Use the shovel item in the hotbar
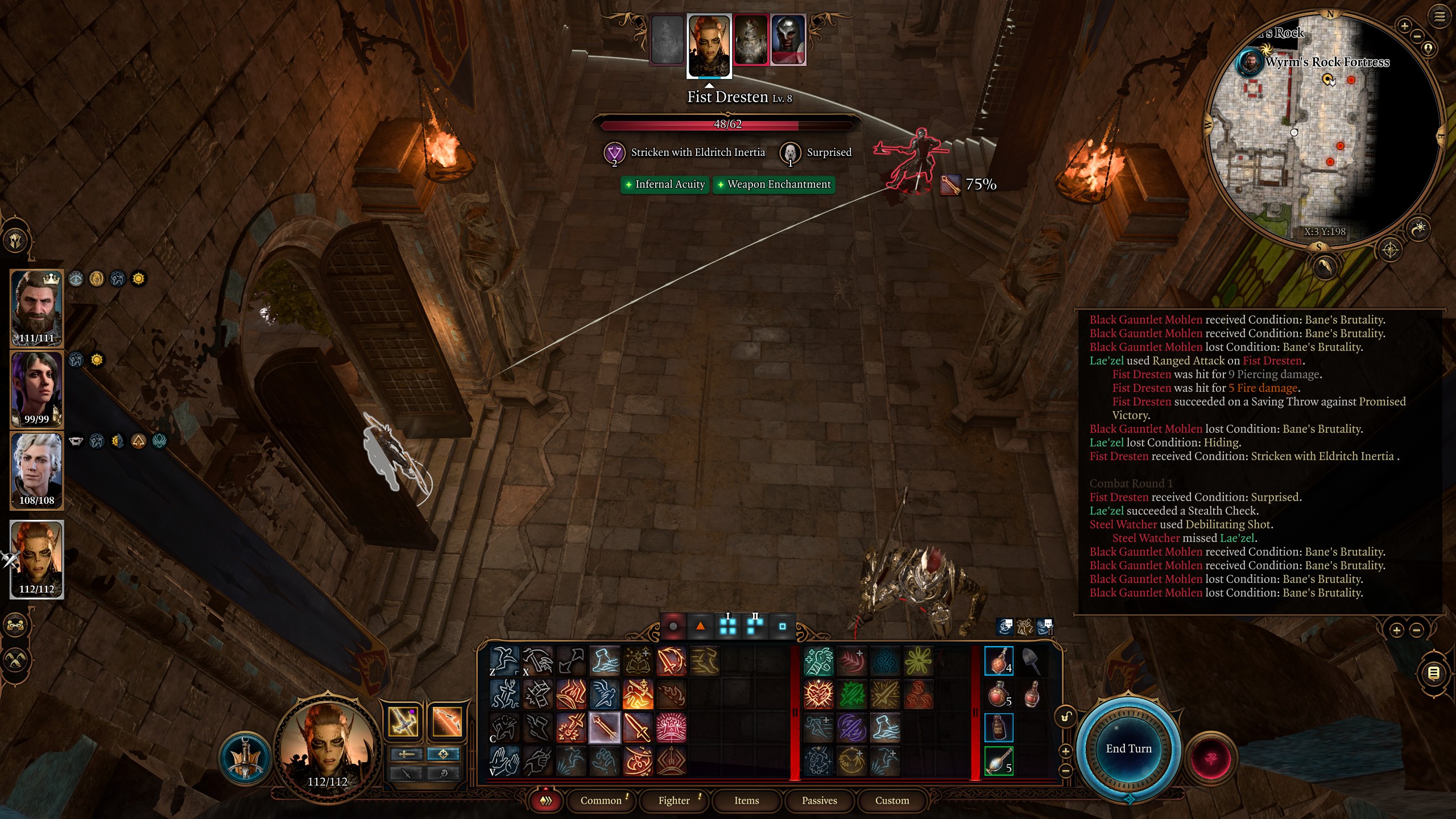This screenshot has height=819, width=1456. coord(1031,661)
